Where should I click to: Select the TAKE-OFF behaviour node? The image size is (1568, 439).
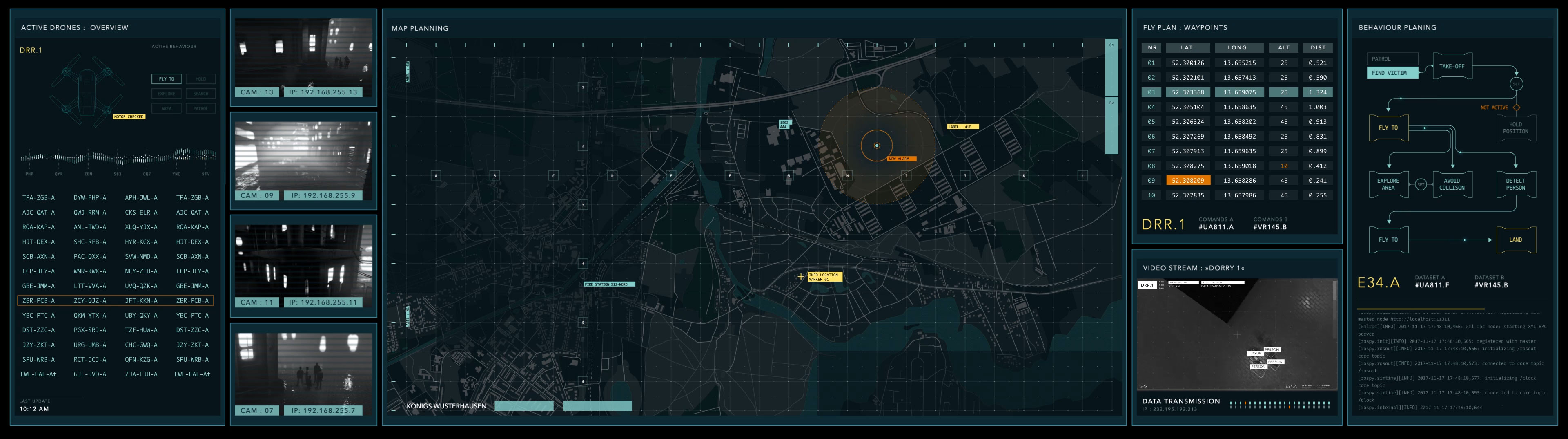coord(1452,67)
